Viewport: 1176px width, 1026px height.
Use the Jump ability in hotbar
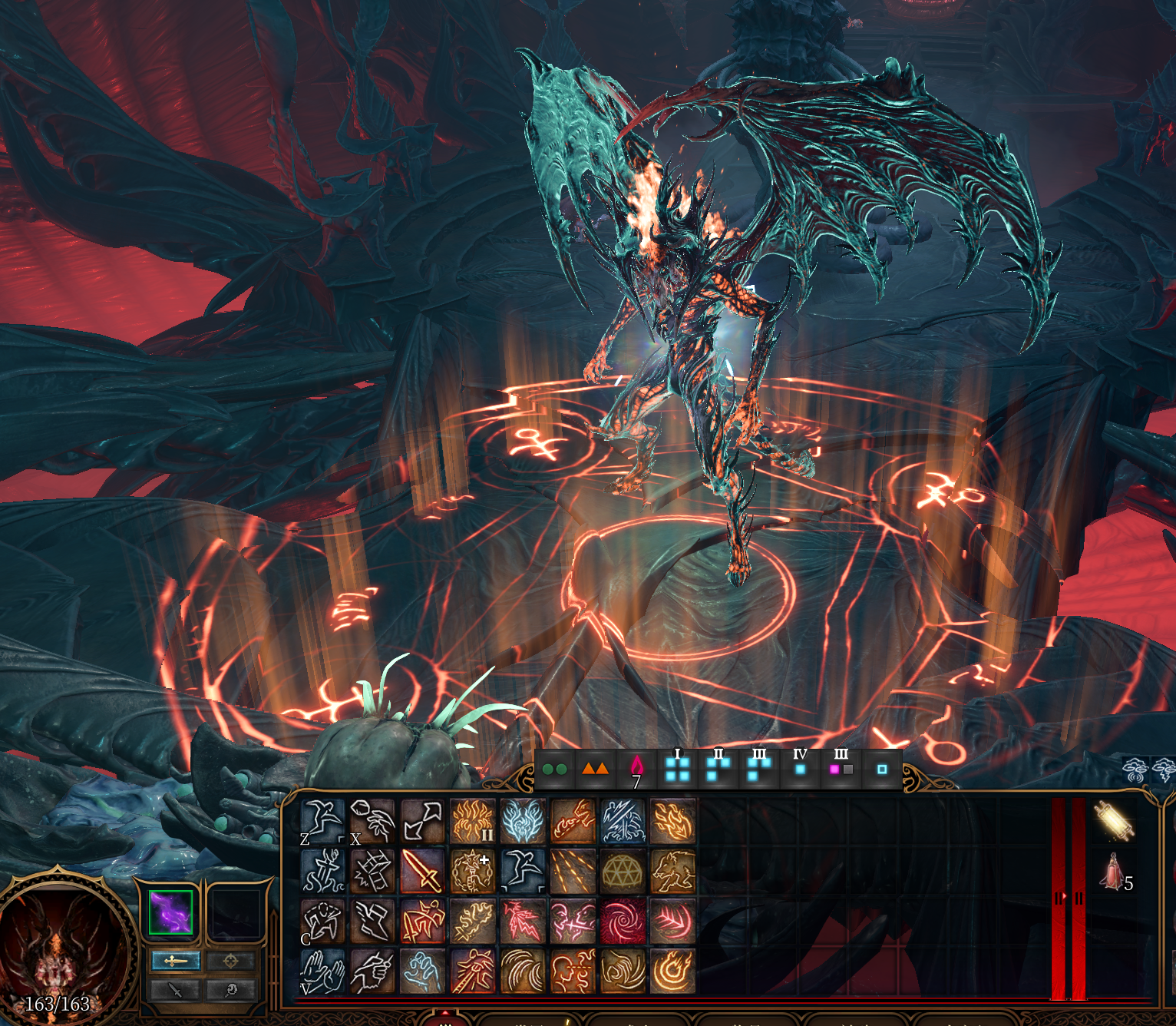point(322,821)
